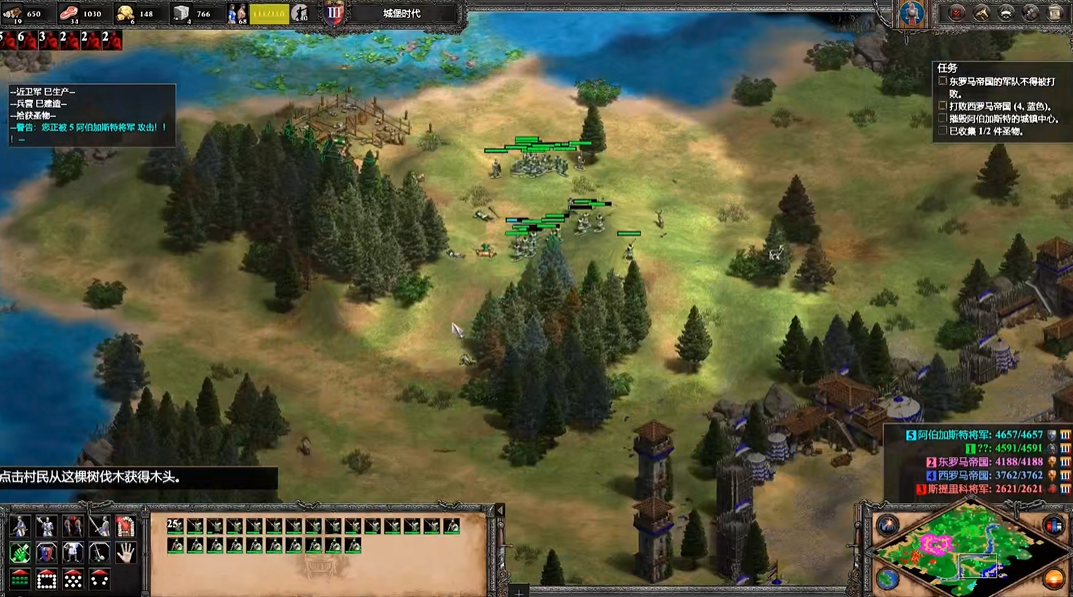Toggle the minimap team colors button
Screen dimensions: 1073x597
tap(1052, 525)
